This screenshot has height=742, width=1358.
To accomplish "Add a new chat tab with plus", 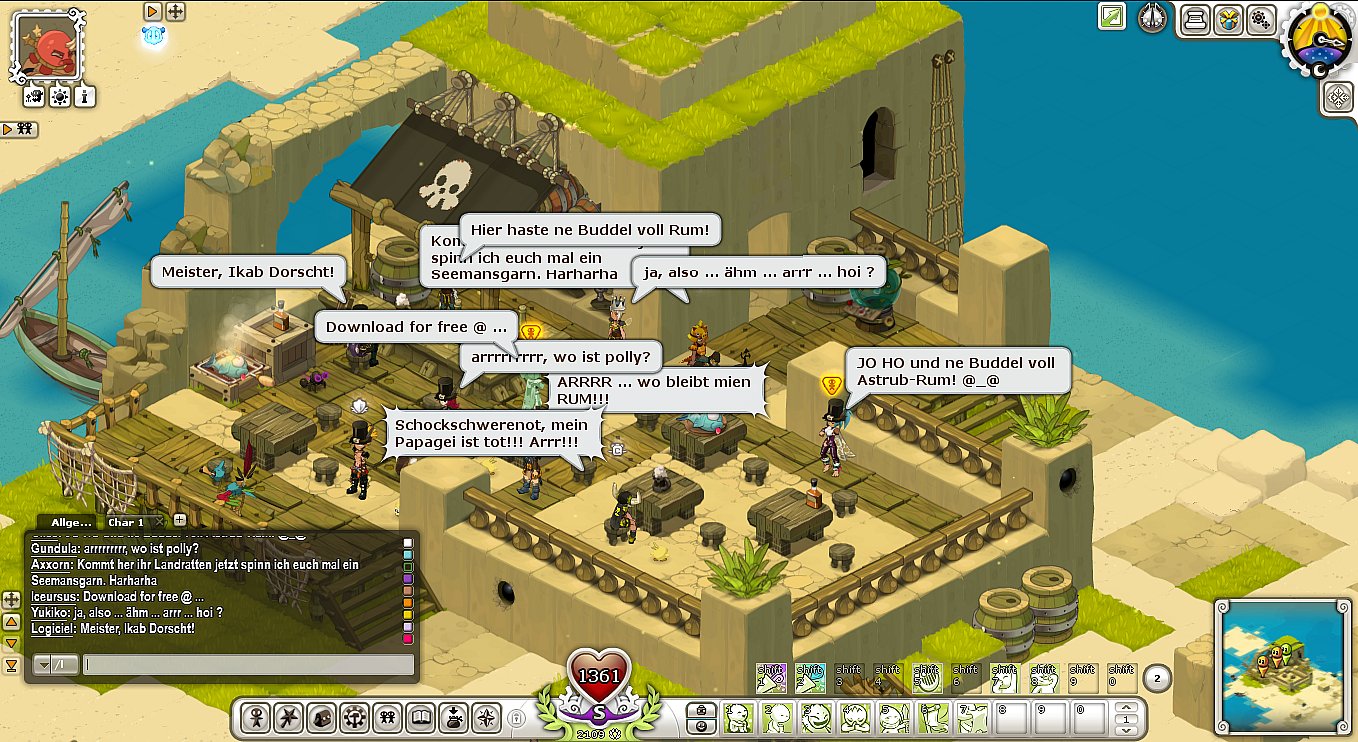I will click(180, 520).
